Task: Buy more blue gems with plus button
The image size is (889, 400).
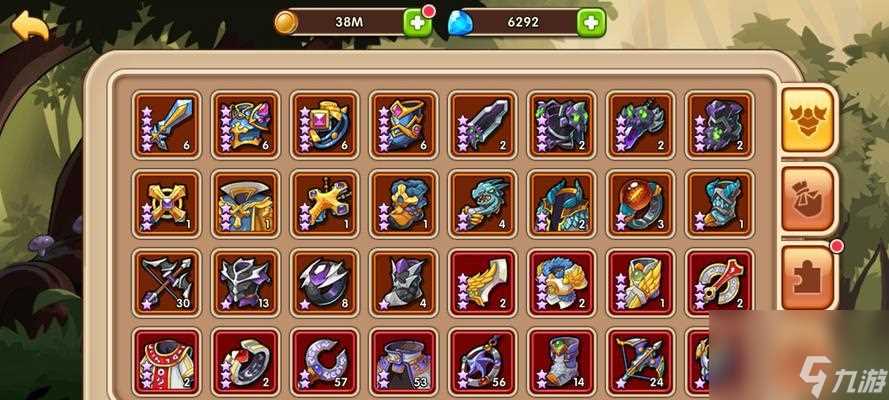Action: 591,23
